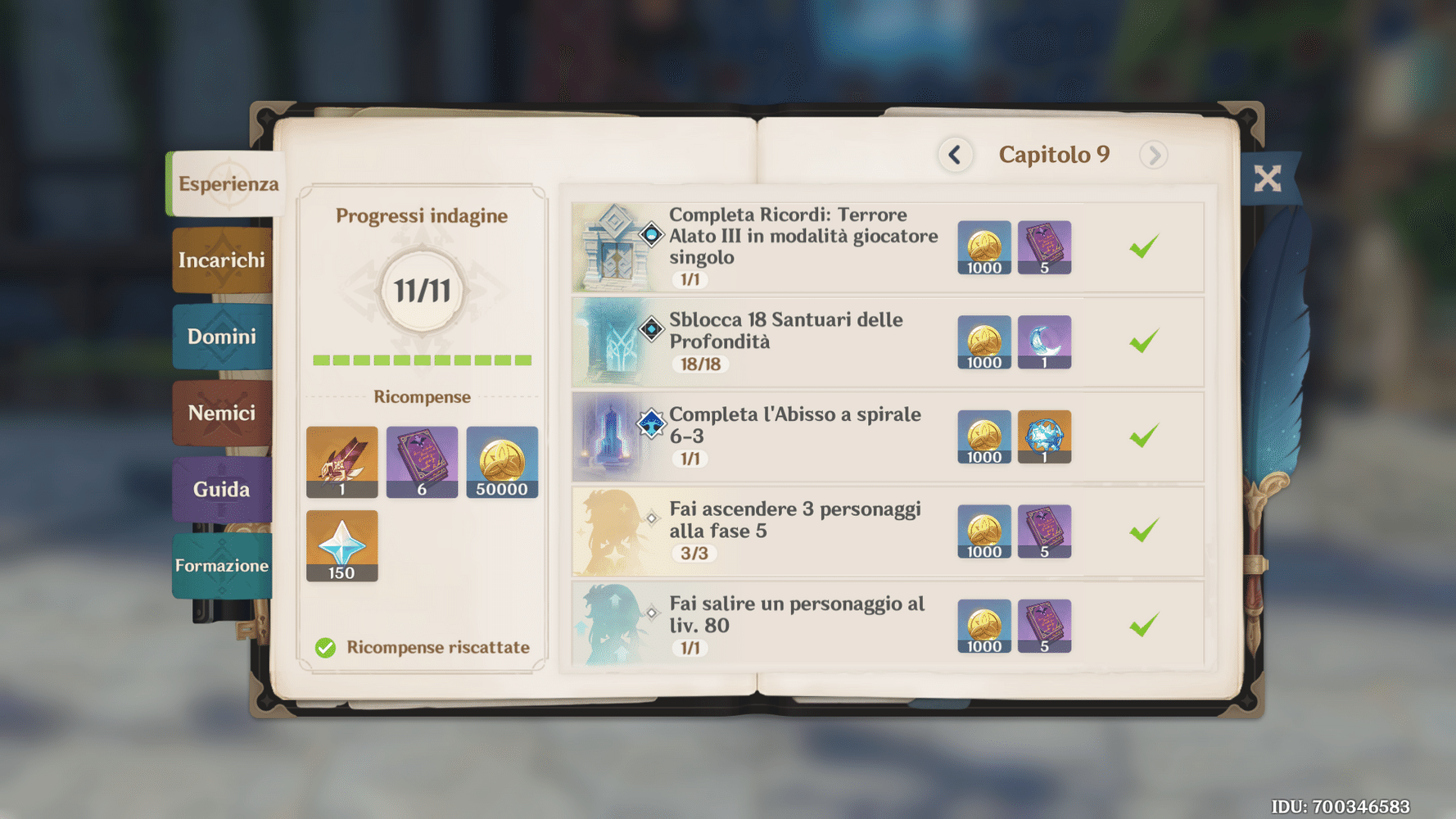Select the 150 Primogem reward icon

click(x=341, y=545)
